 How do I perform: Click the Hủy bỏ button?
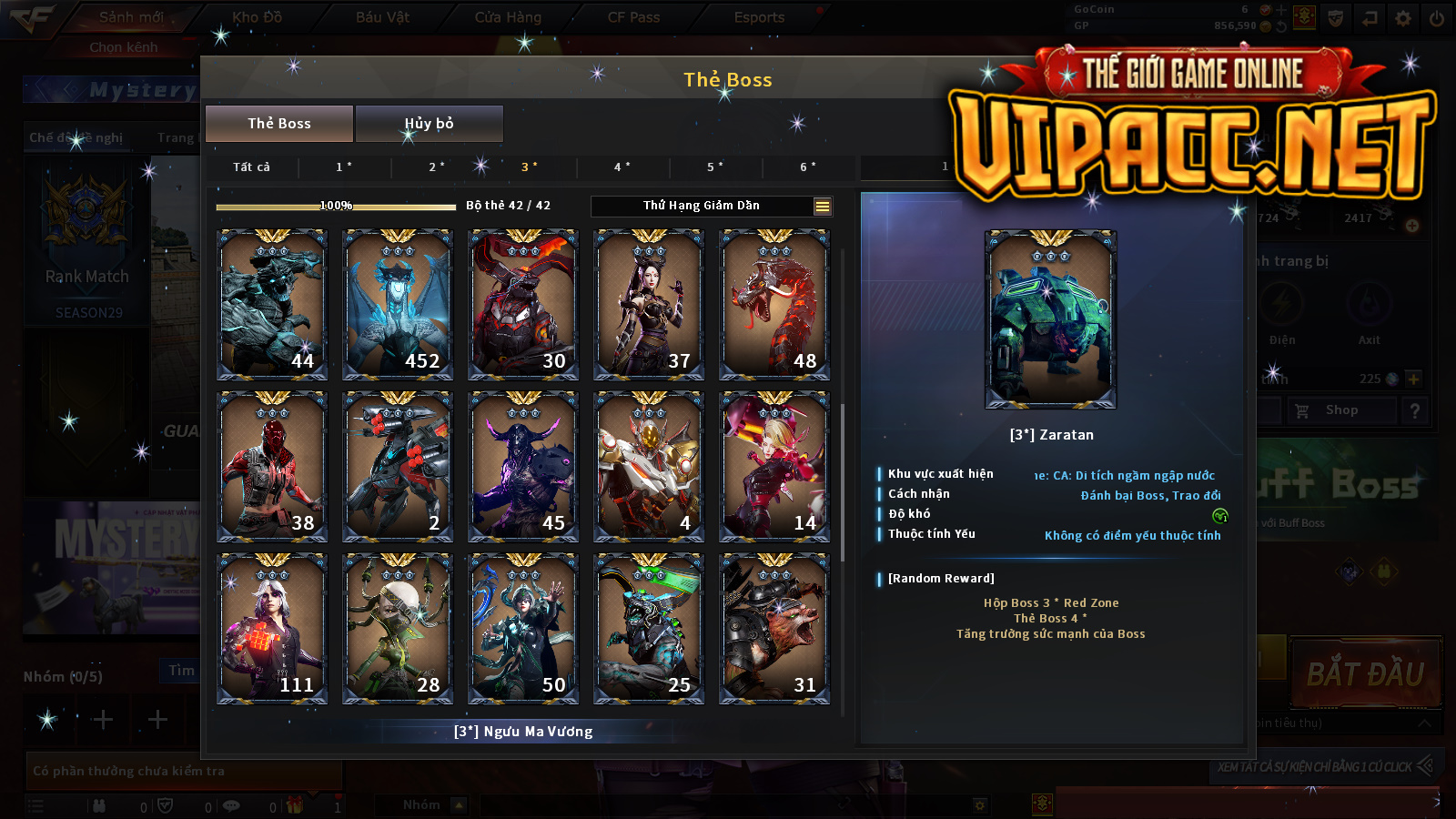(x=429, y=124)
